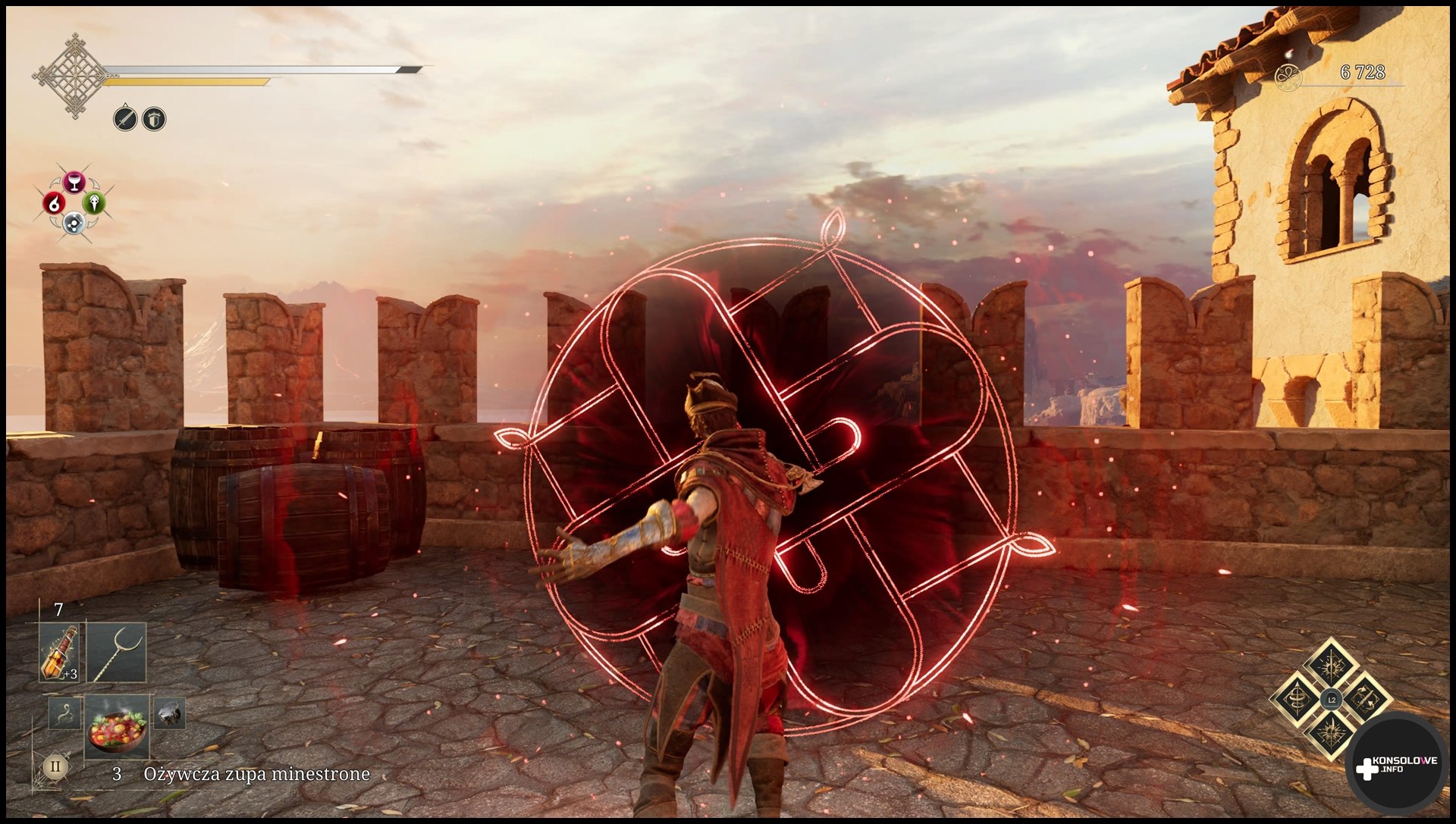Select the crowned shield buff icon
This screenshot has height=824, width=1456.
[x=154, y=119]
